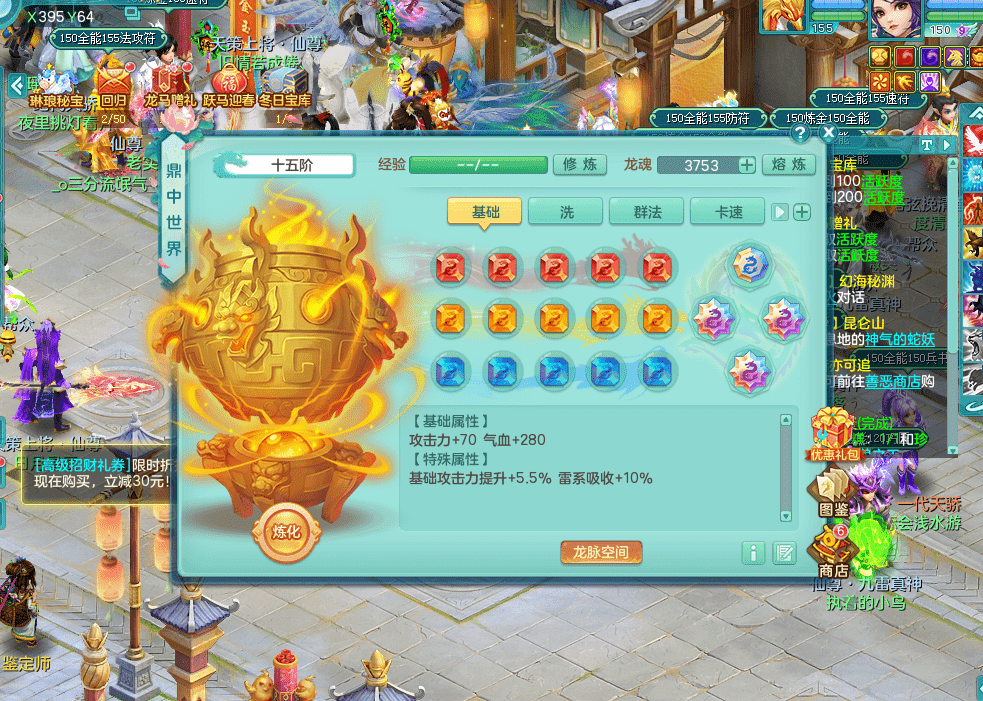Show more tabs with the arrow button
This screenshot has width=983, height=701.
coord(781,212)
